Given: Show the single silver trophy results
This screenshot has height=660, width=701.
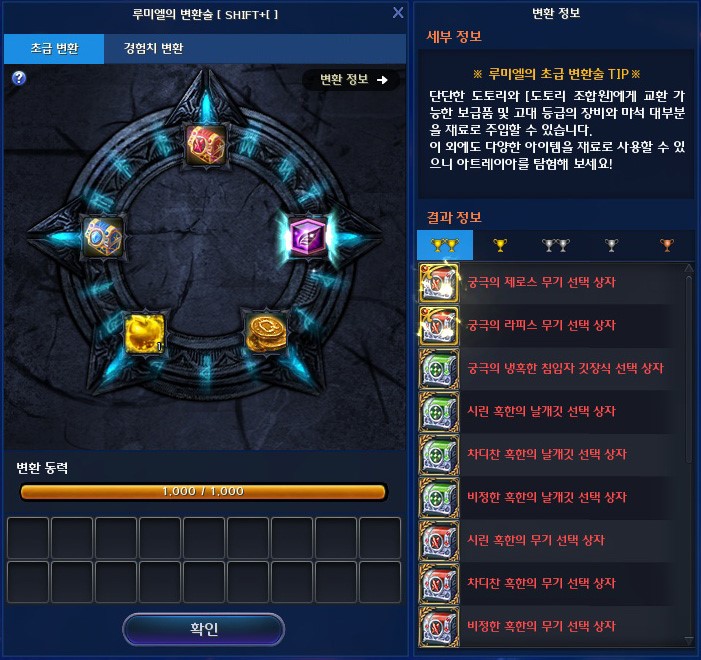Looking at the screenshot, I should [x=611, y=245].
